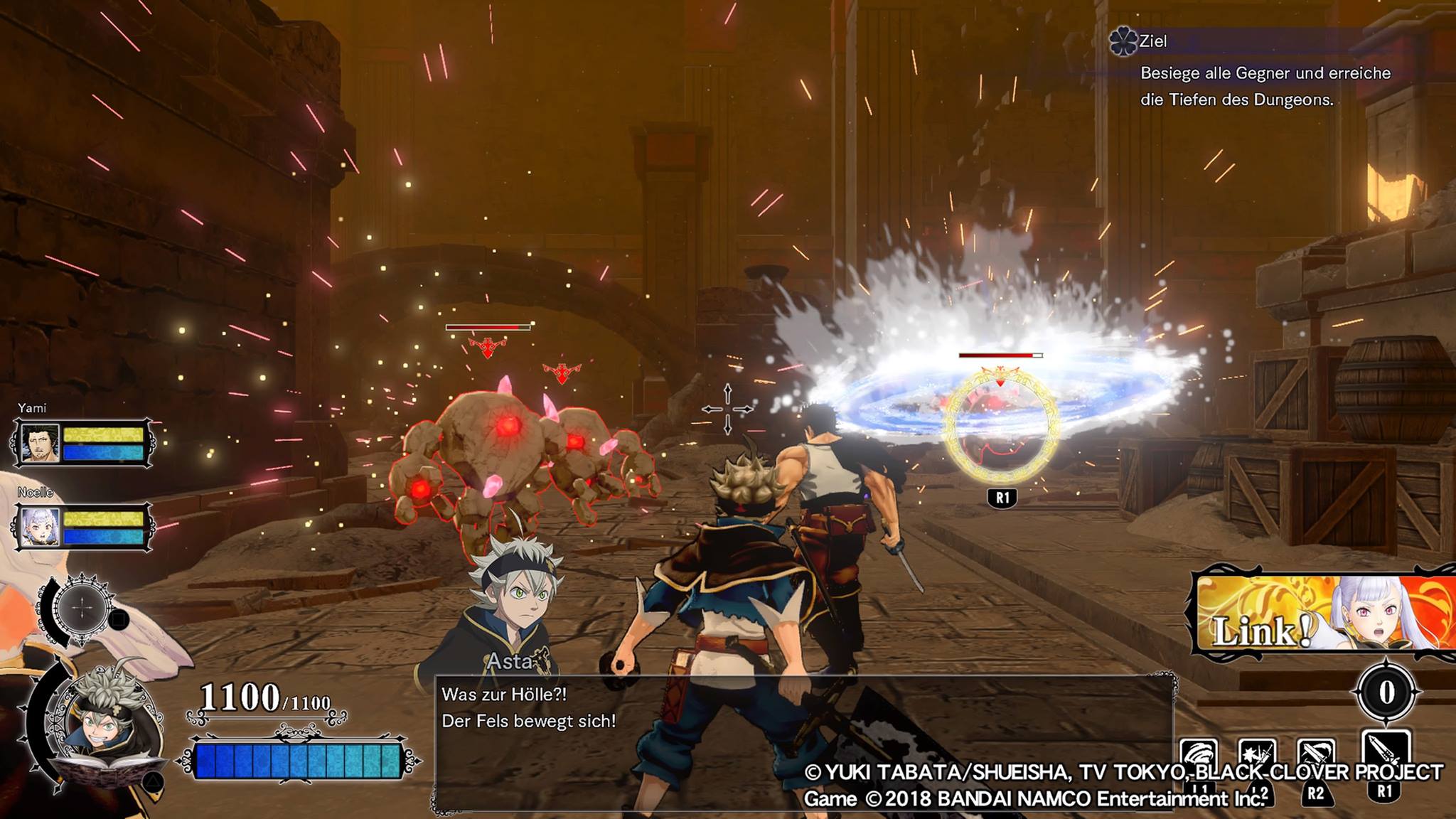Activate the crosshair aim mode dial
Image resolution: width=1456 pixels, height=819 pixels.
[x=82, y=609]
